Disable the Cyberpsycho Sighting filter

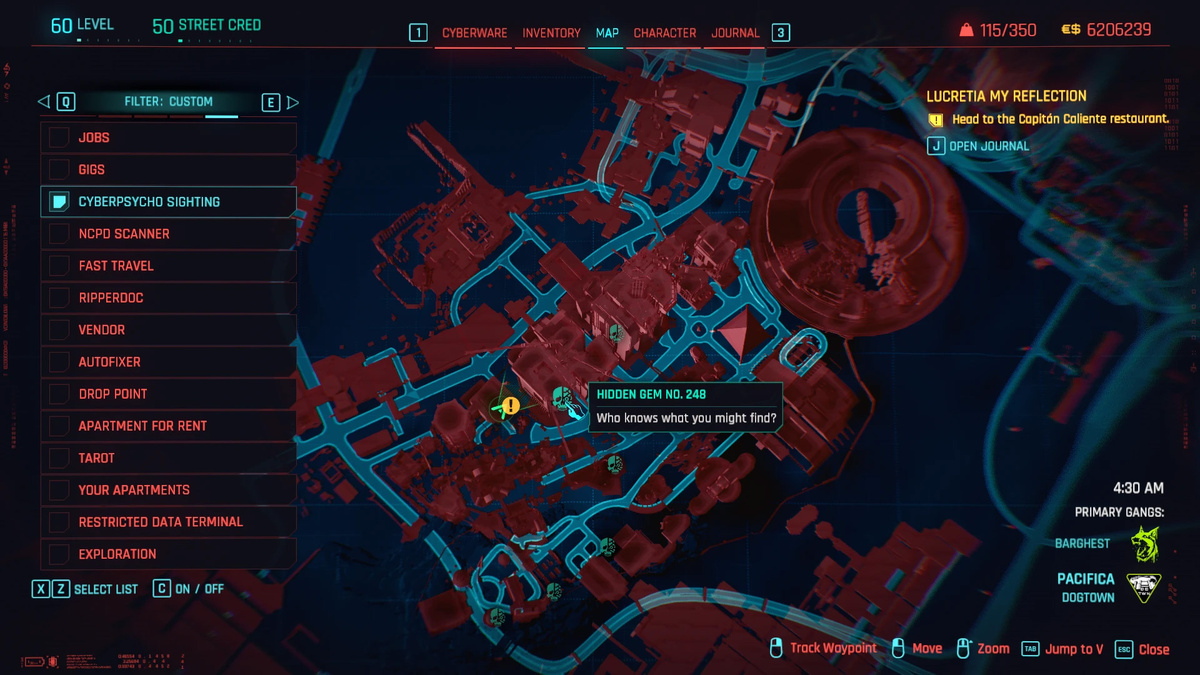[x=168, y=202]
